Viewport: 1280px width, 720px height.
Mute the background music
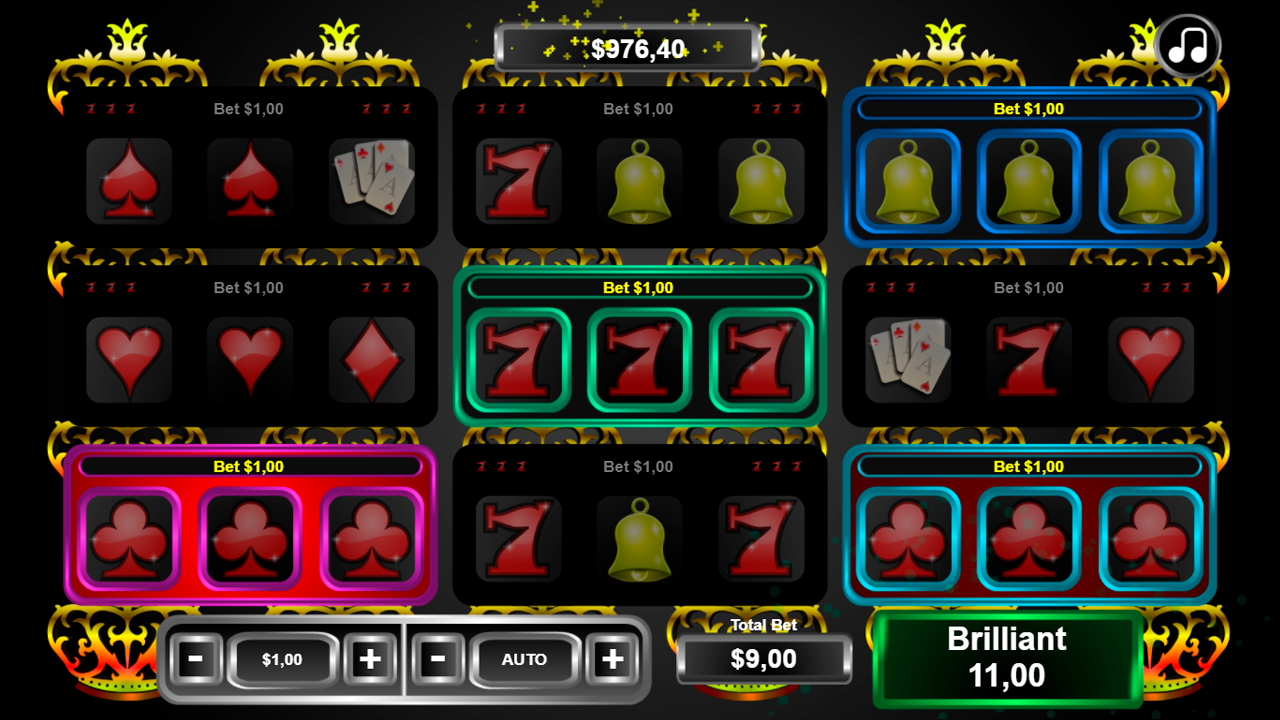pos(1187,45)
